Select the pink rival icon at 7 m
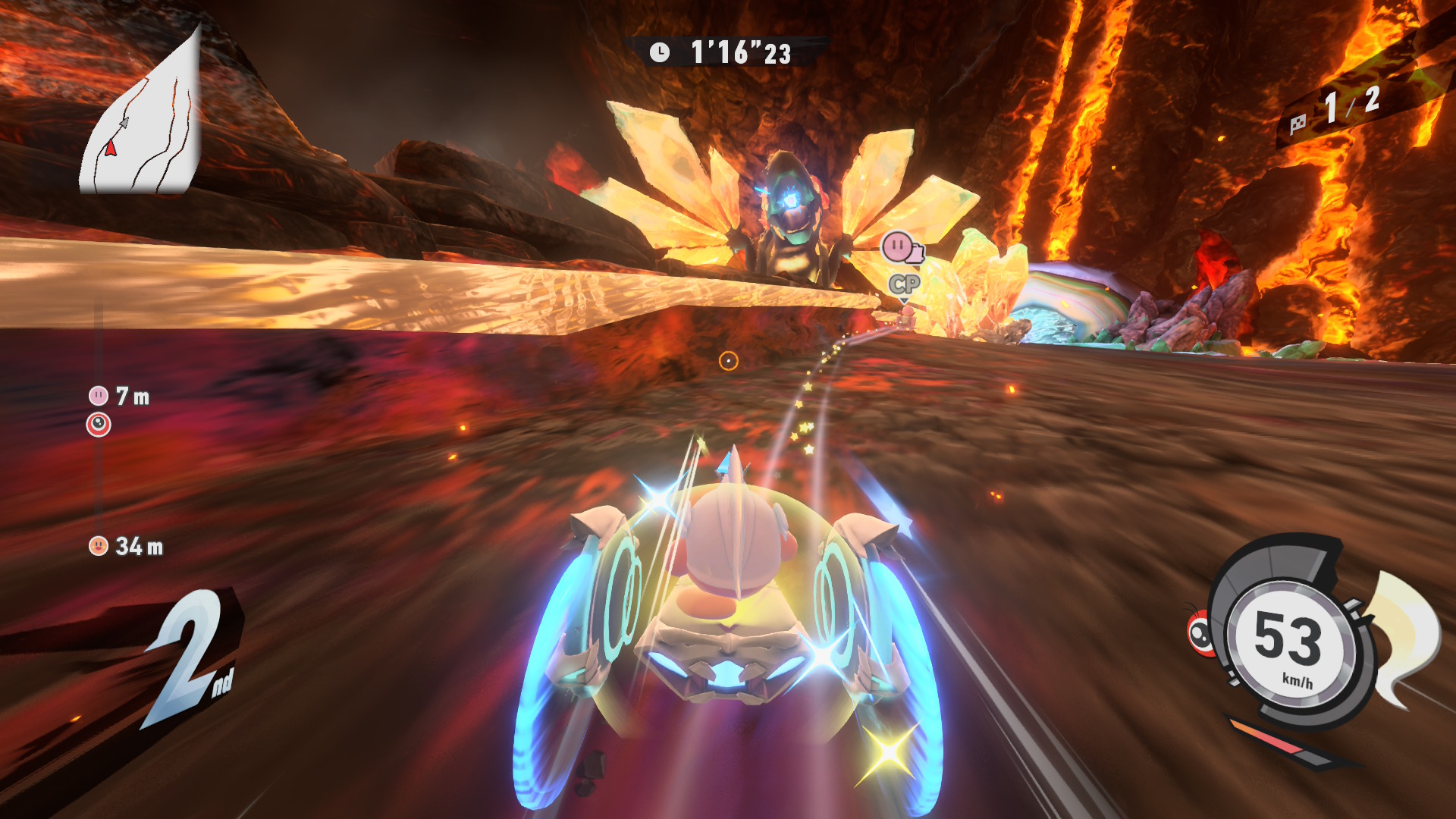 coord(99,396)
